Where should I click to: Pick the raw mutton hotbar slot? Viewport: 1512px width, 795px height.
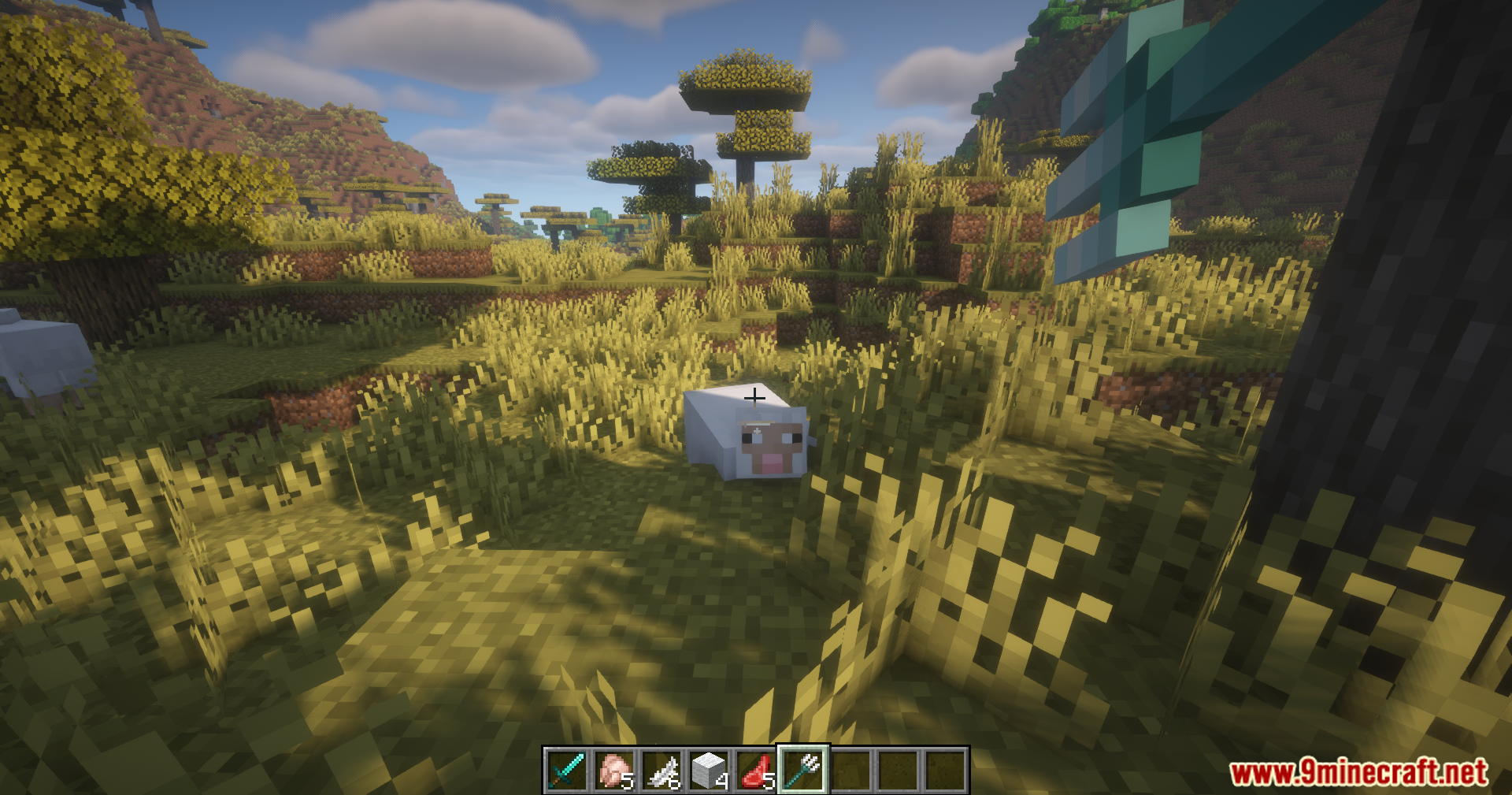[x=756, y=770]
